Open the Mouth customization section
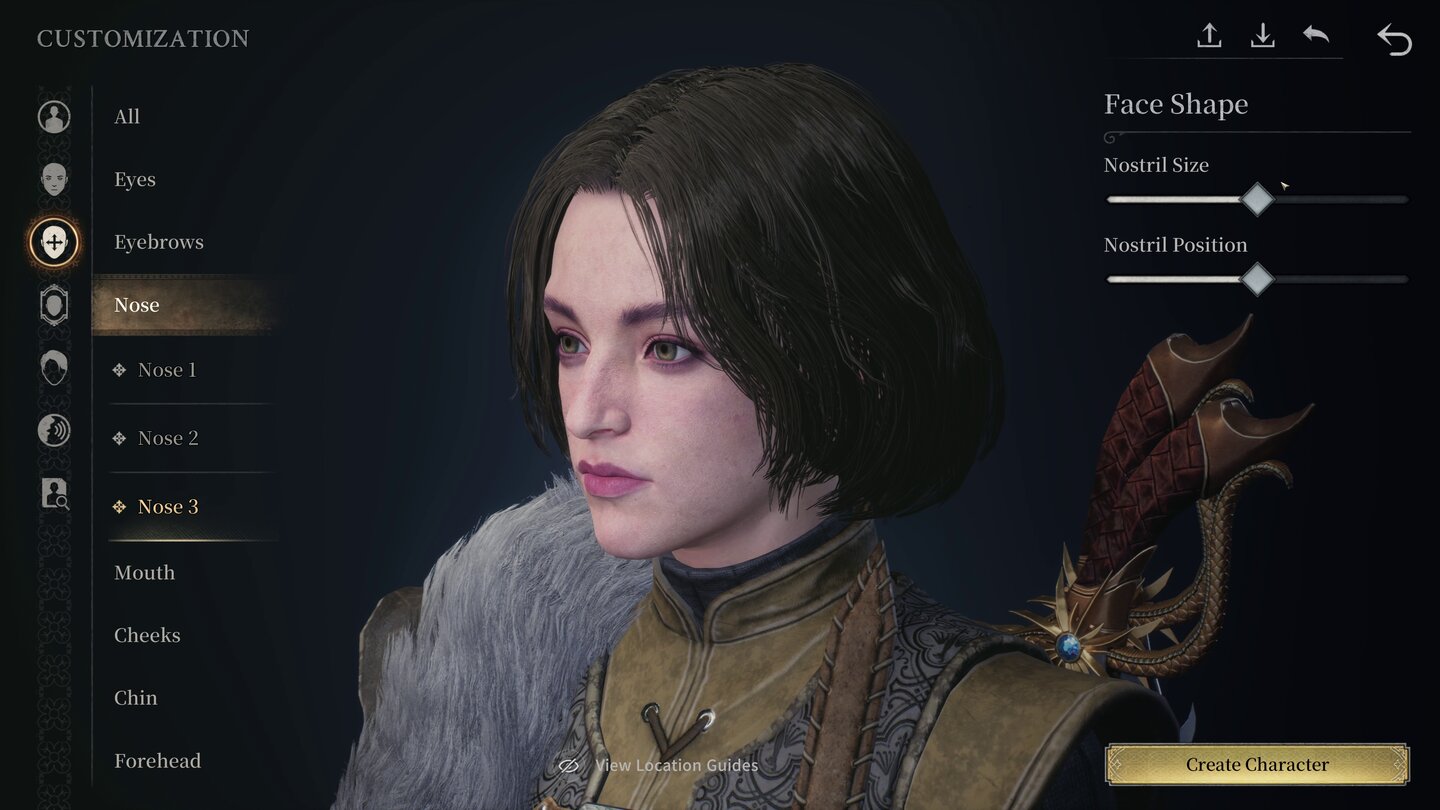The image size is (1440, 810). coord(144,572)
